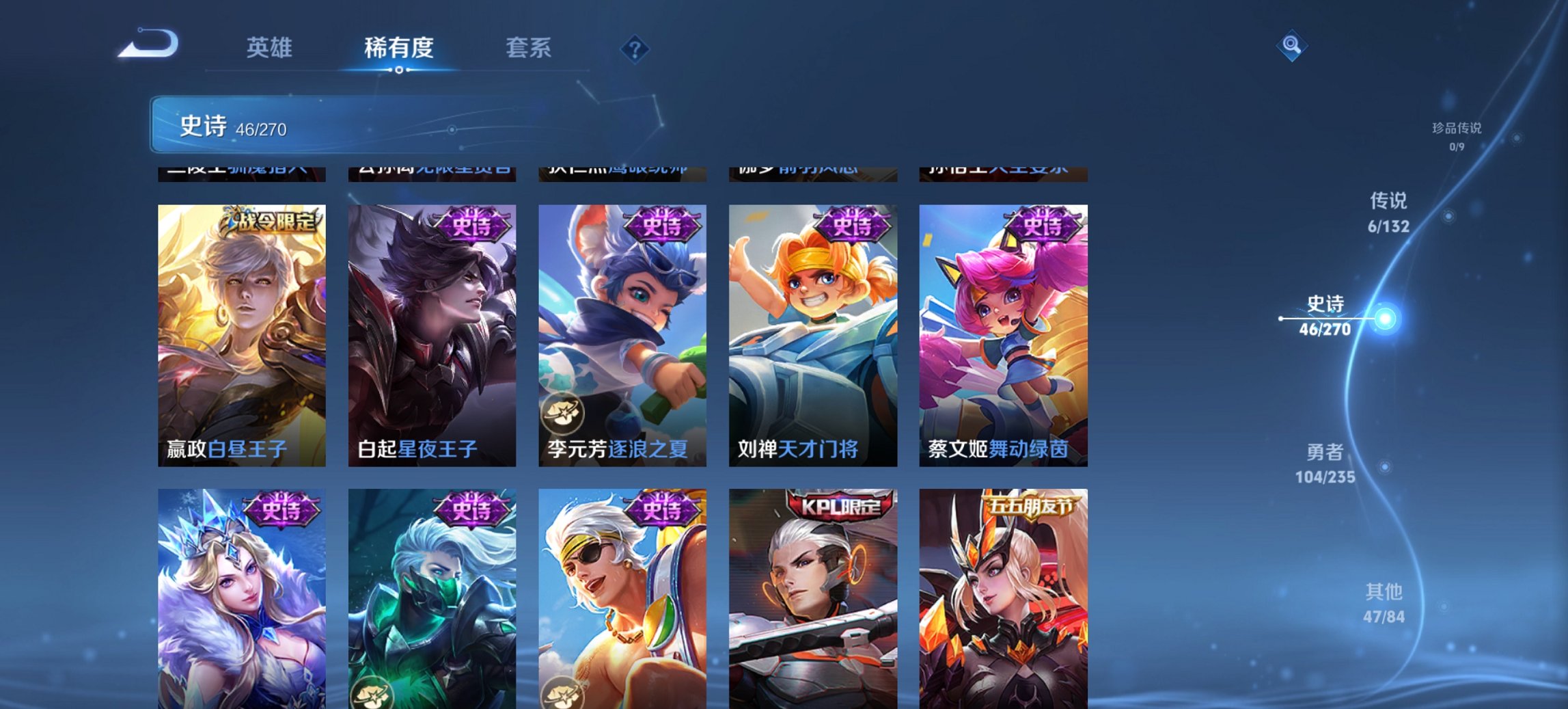Viewport: 1568px width, 709px height.
Task: Click the help question mark icon
Action: coord(636,50)
